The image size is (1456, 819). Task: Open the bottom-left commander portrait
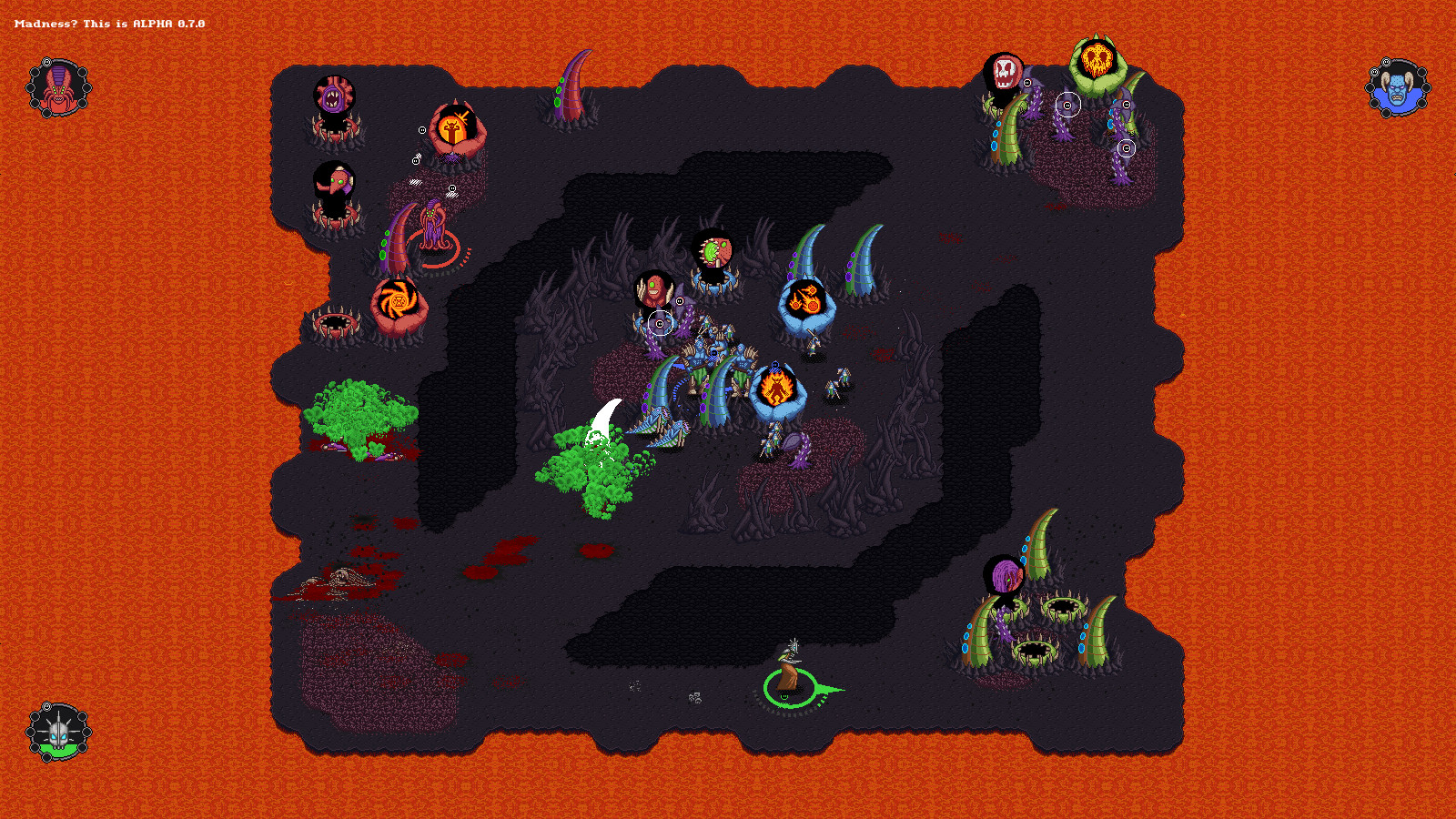tap(57, 730)
